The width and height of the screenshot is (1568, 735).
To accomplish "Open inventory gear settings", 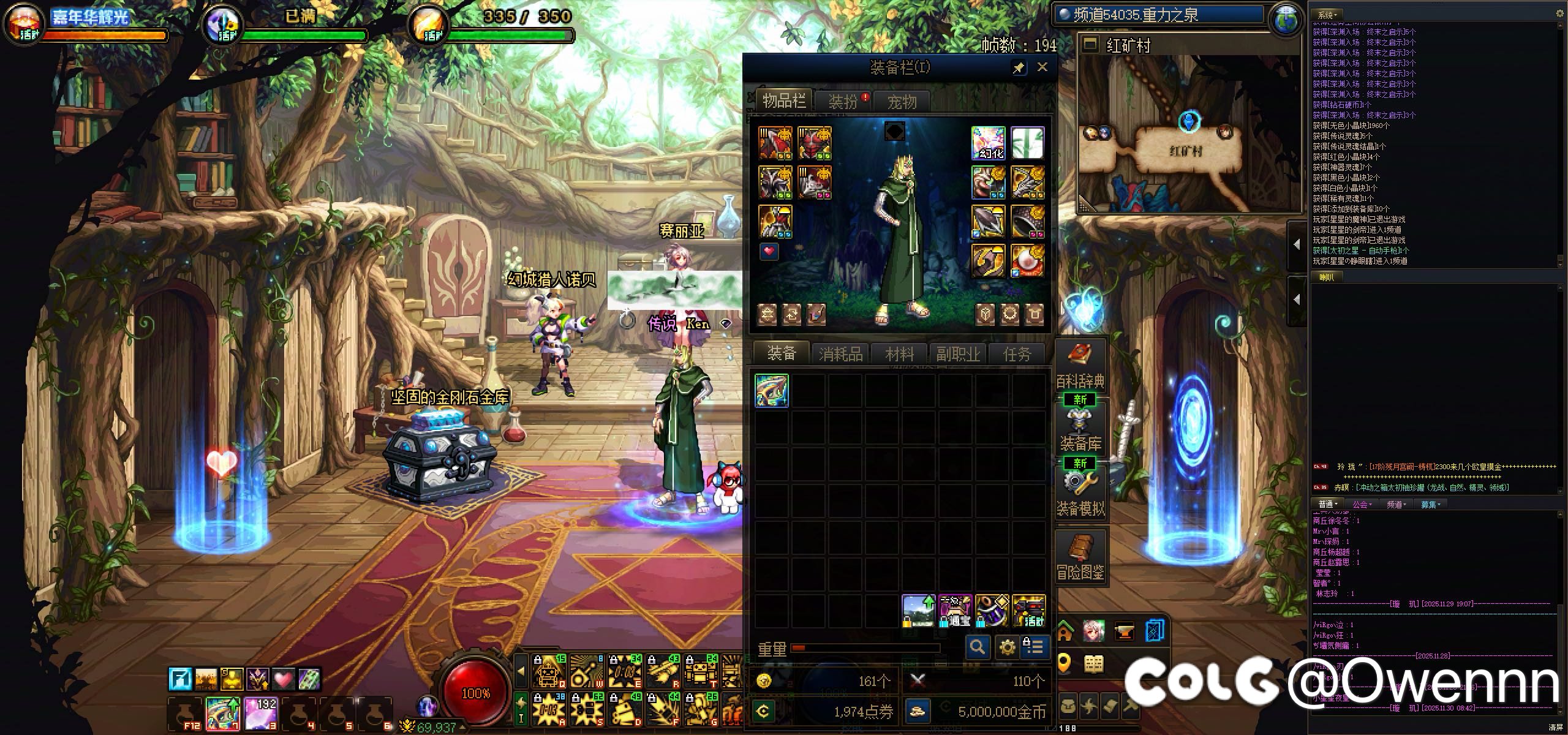I will 1007,646.
